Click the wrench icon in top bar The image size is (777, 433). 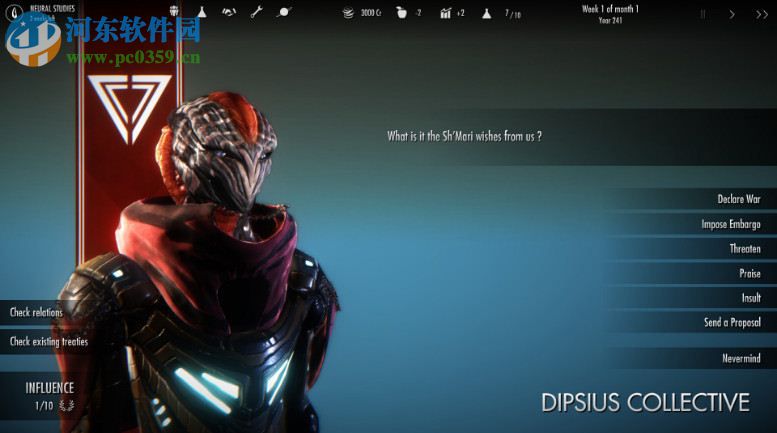(x=256, y=13)
